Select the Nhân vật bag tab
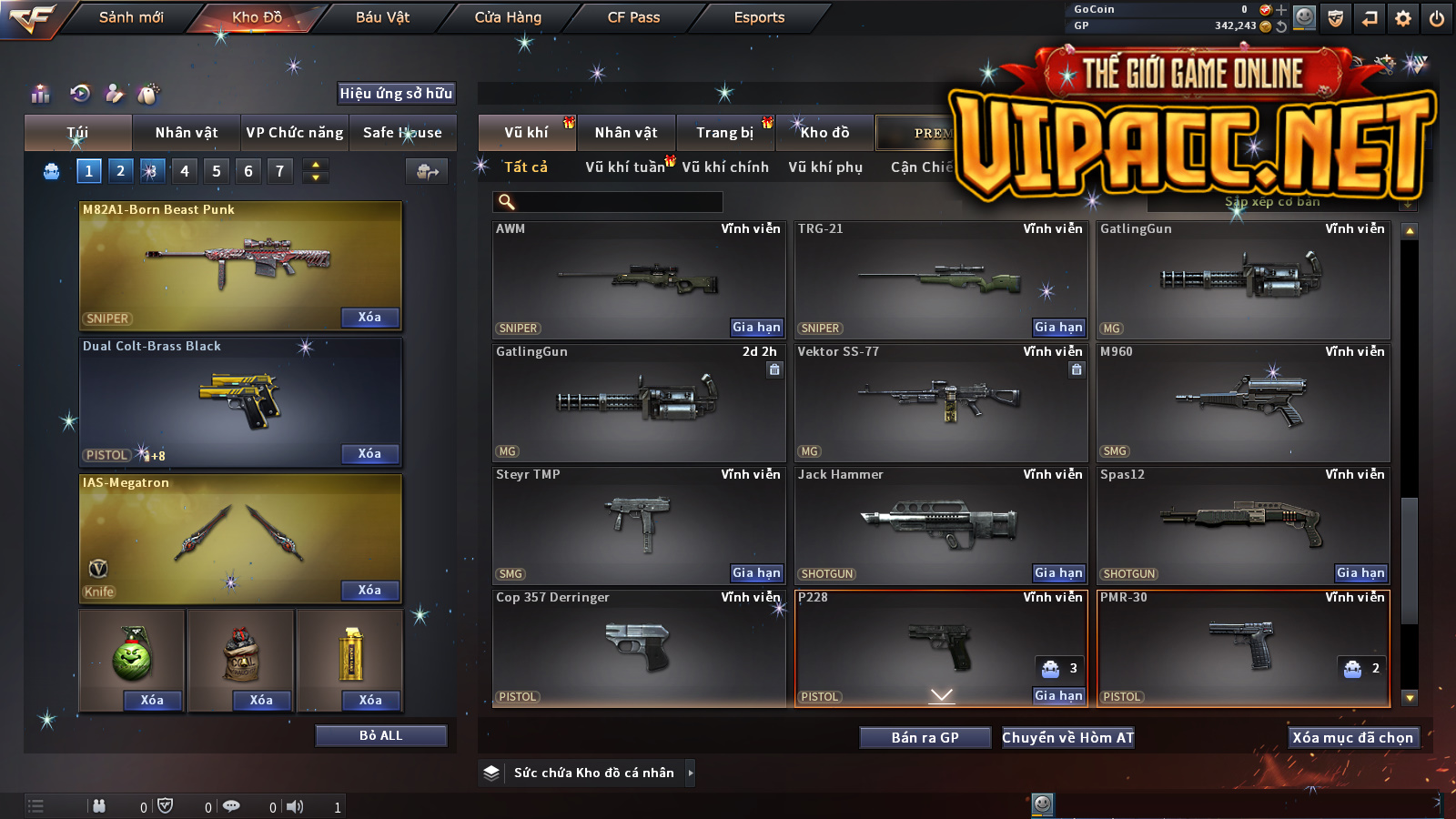1456x819 pixels. [x=187, y=133]
